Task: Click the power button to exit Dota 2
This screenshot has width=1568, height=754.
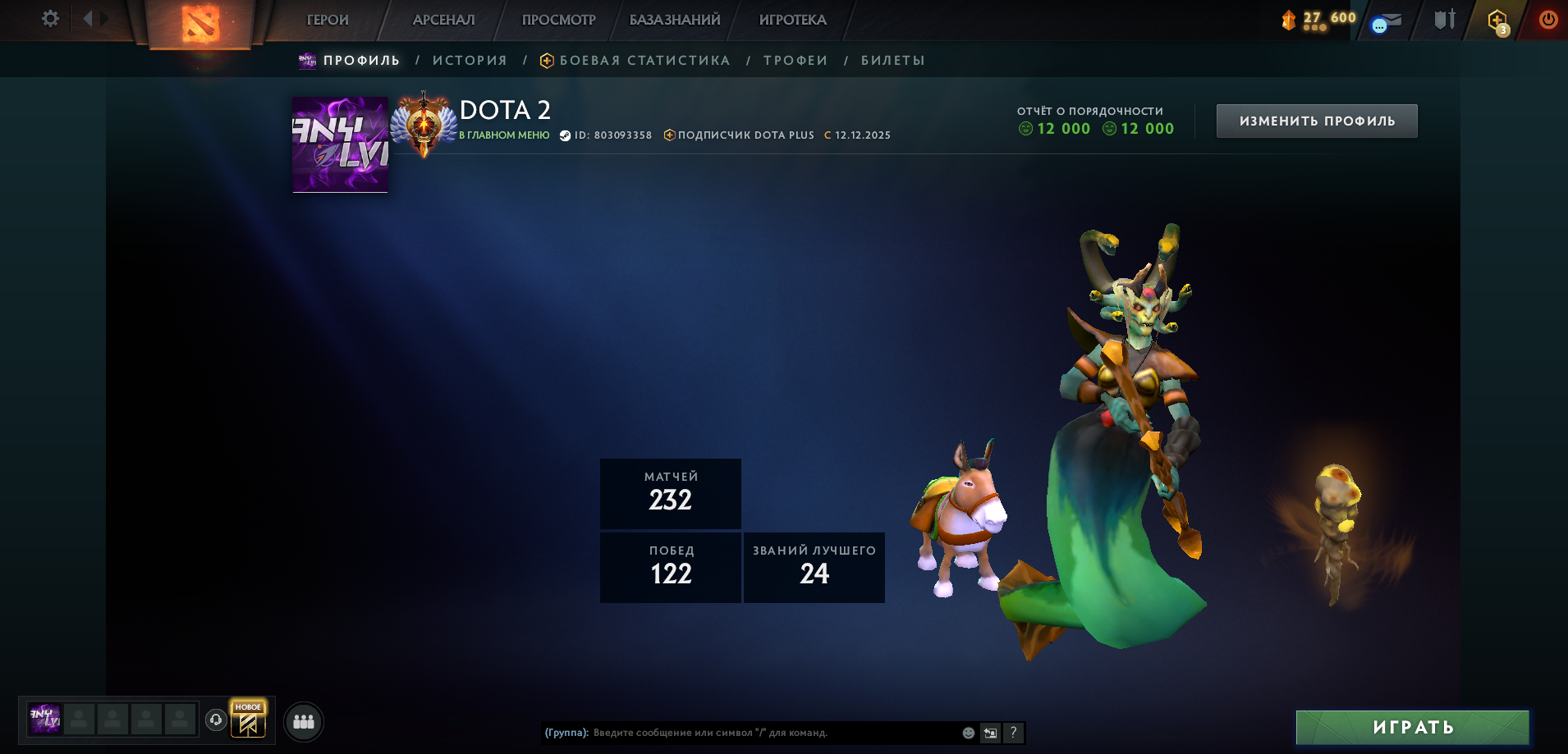Action: pyautogui.click(x=1548, y=20)
